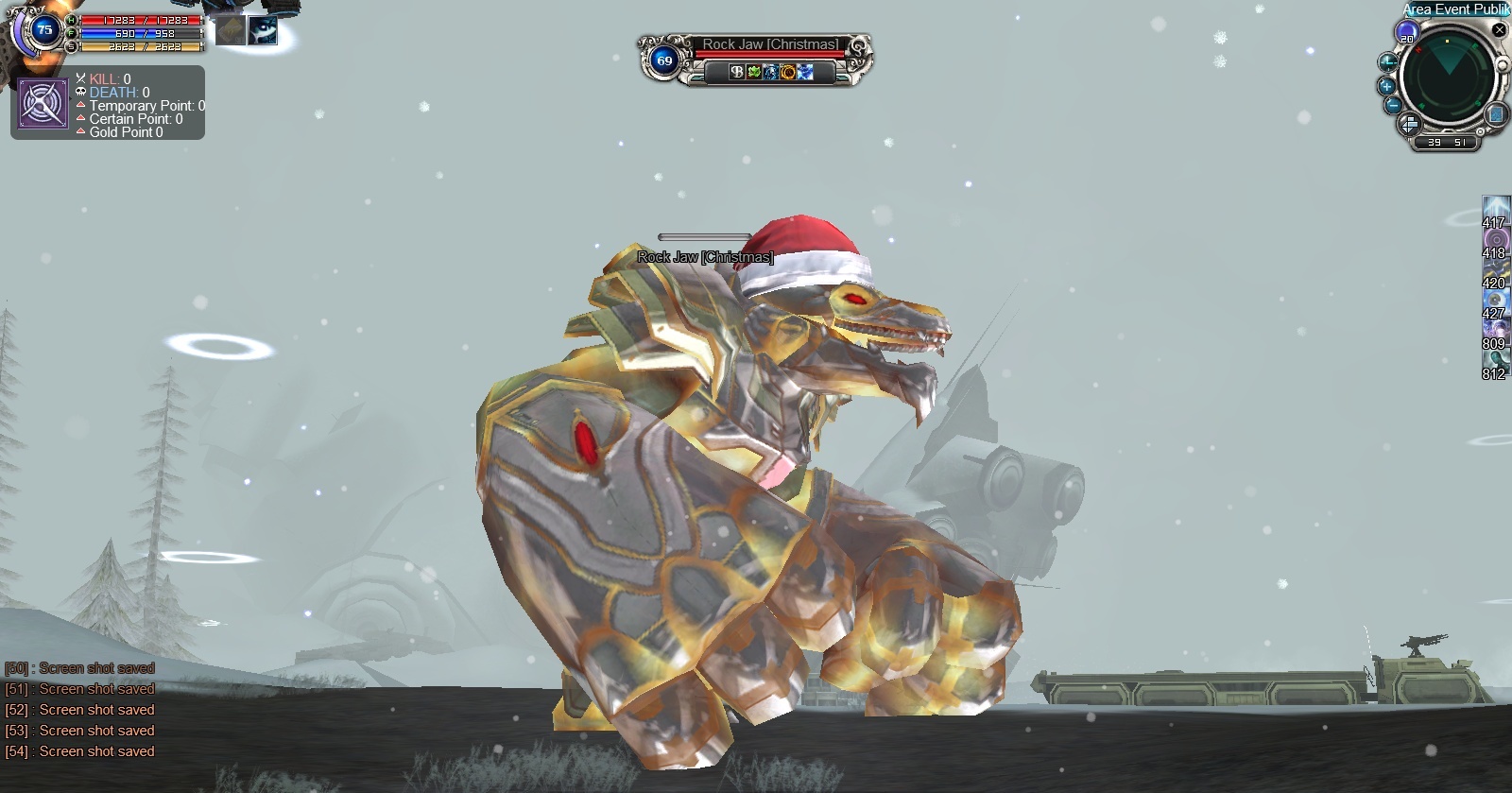Use the glowing disc skill numbered 427

(1495, 301)
